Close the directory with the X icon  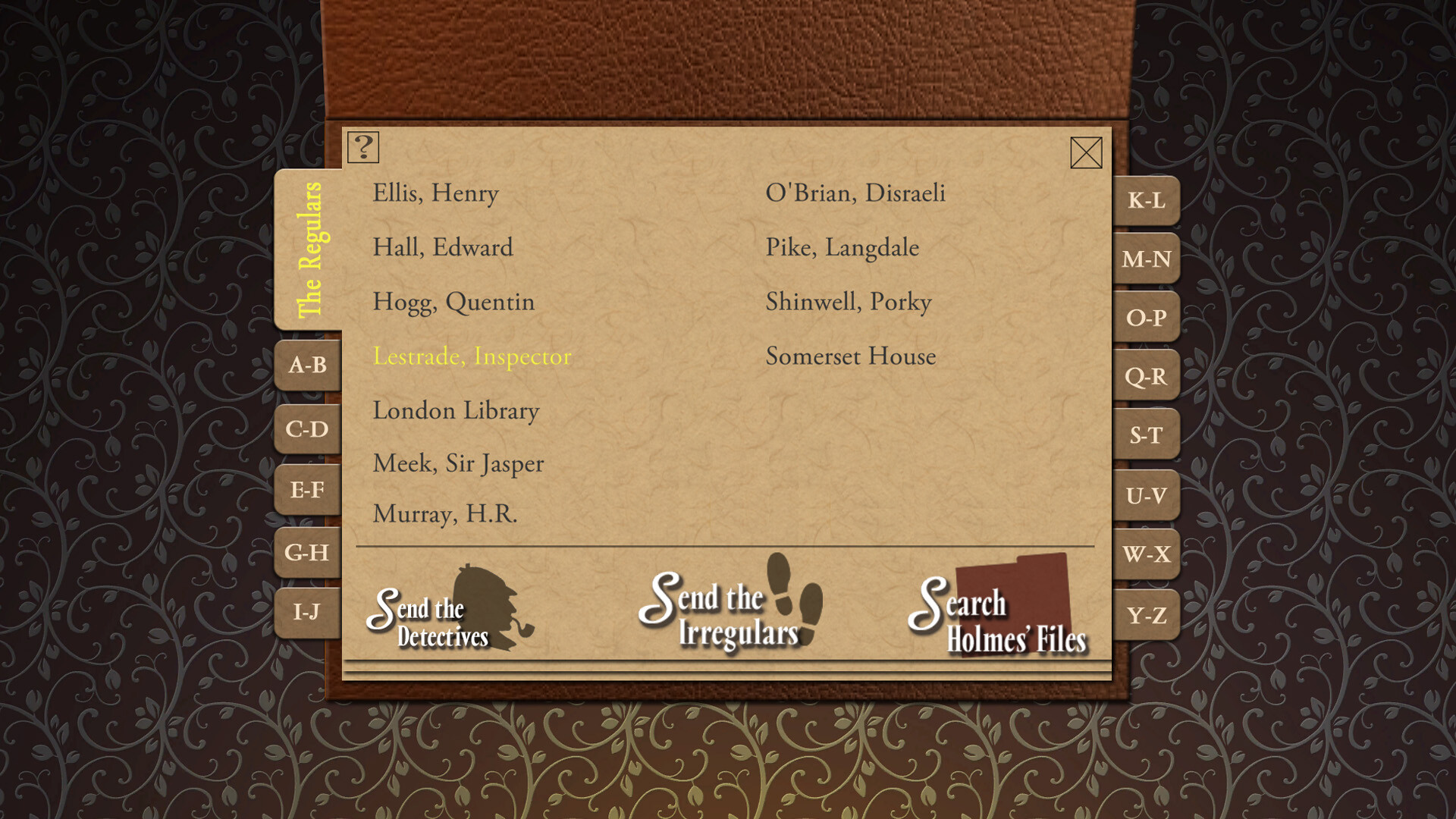pos(1087,153)
